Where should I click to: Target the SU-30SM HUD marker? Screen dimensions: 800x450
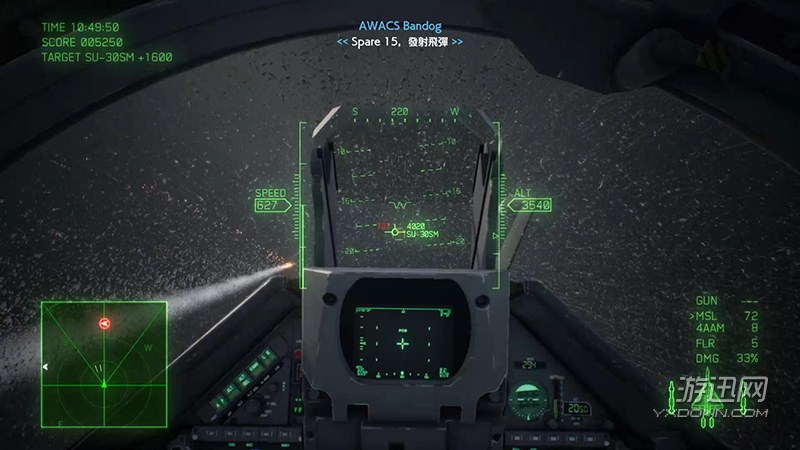point(395,231)
